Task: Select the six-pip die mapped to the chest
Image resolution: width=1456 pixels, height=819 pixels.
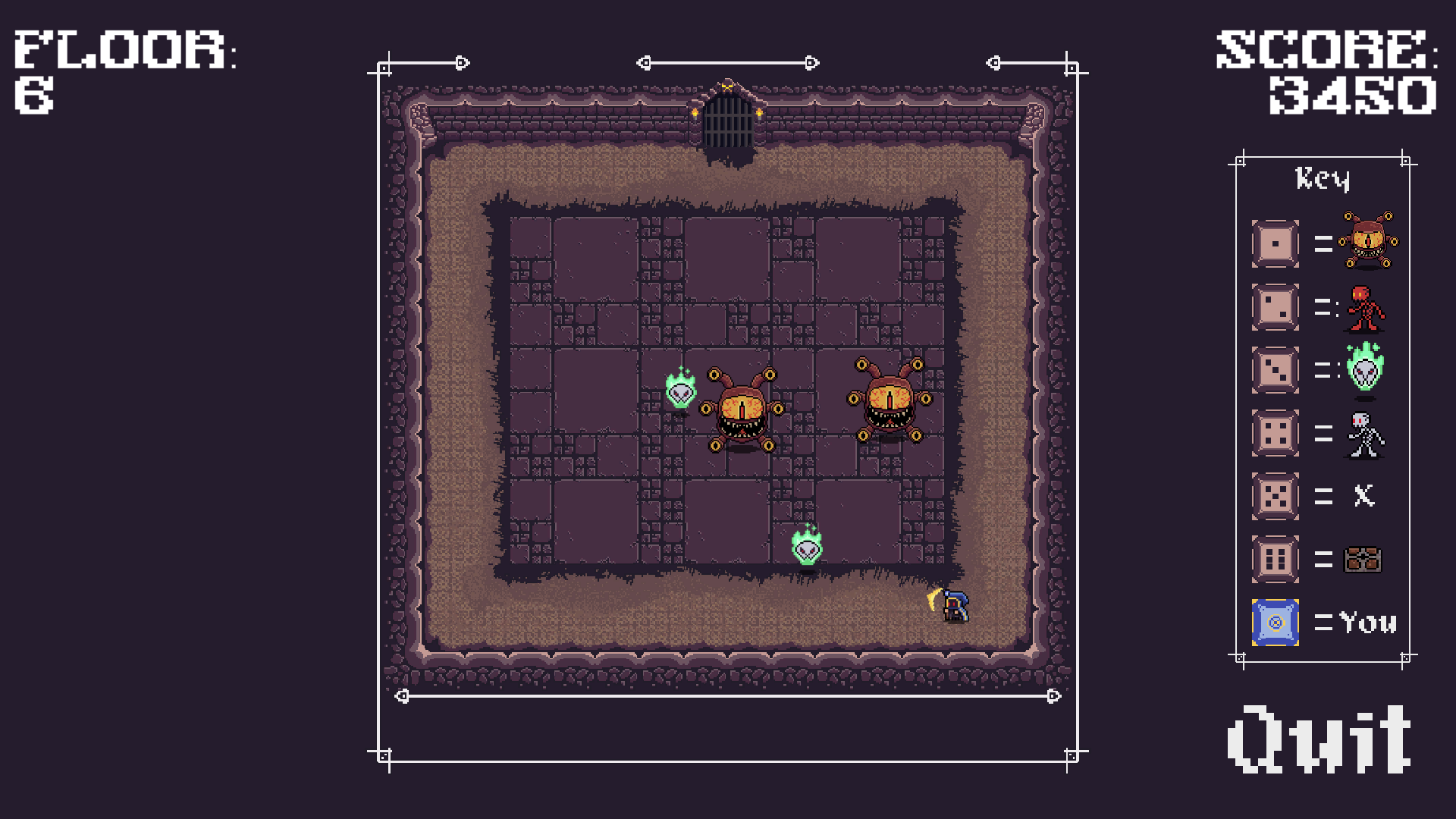Action: (1274, 559)
